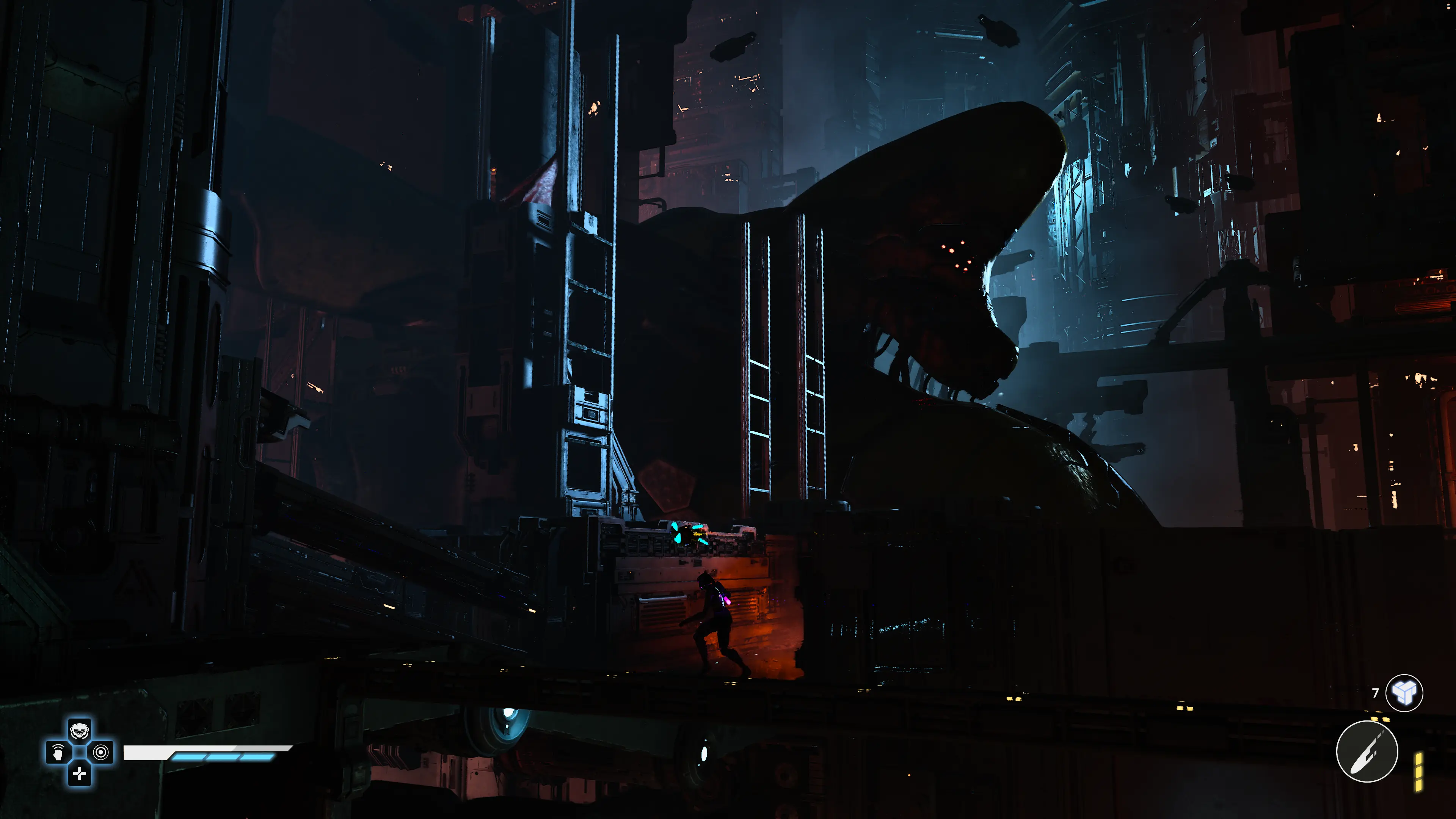Click the blade weapon icon

[x=1367, y=752]
